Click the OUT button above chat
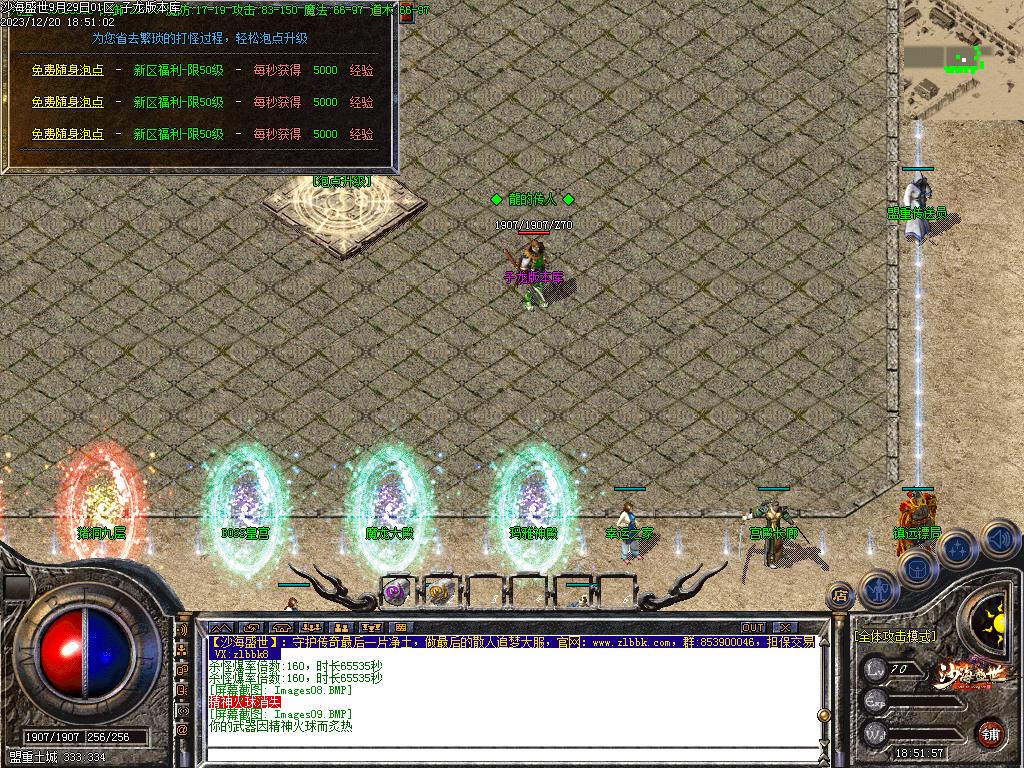1024x768 pixels. (752, 627)
